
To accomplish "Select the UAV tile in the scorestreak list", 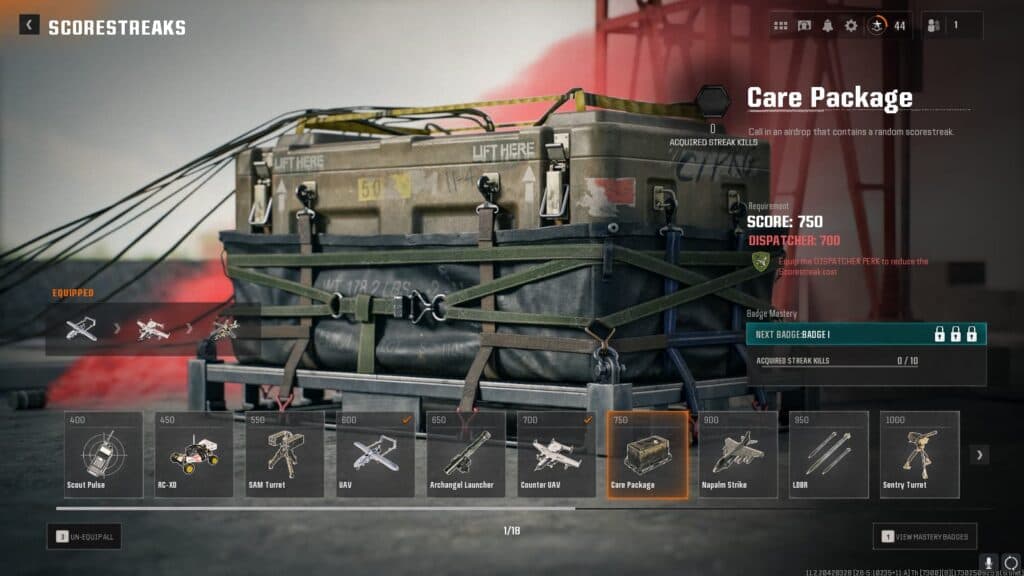I will coord(376,454).
